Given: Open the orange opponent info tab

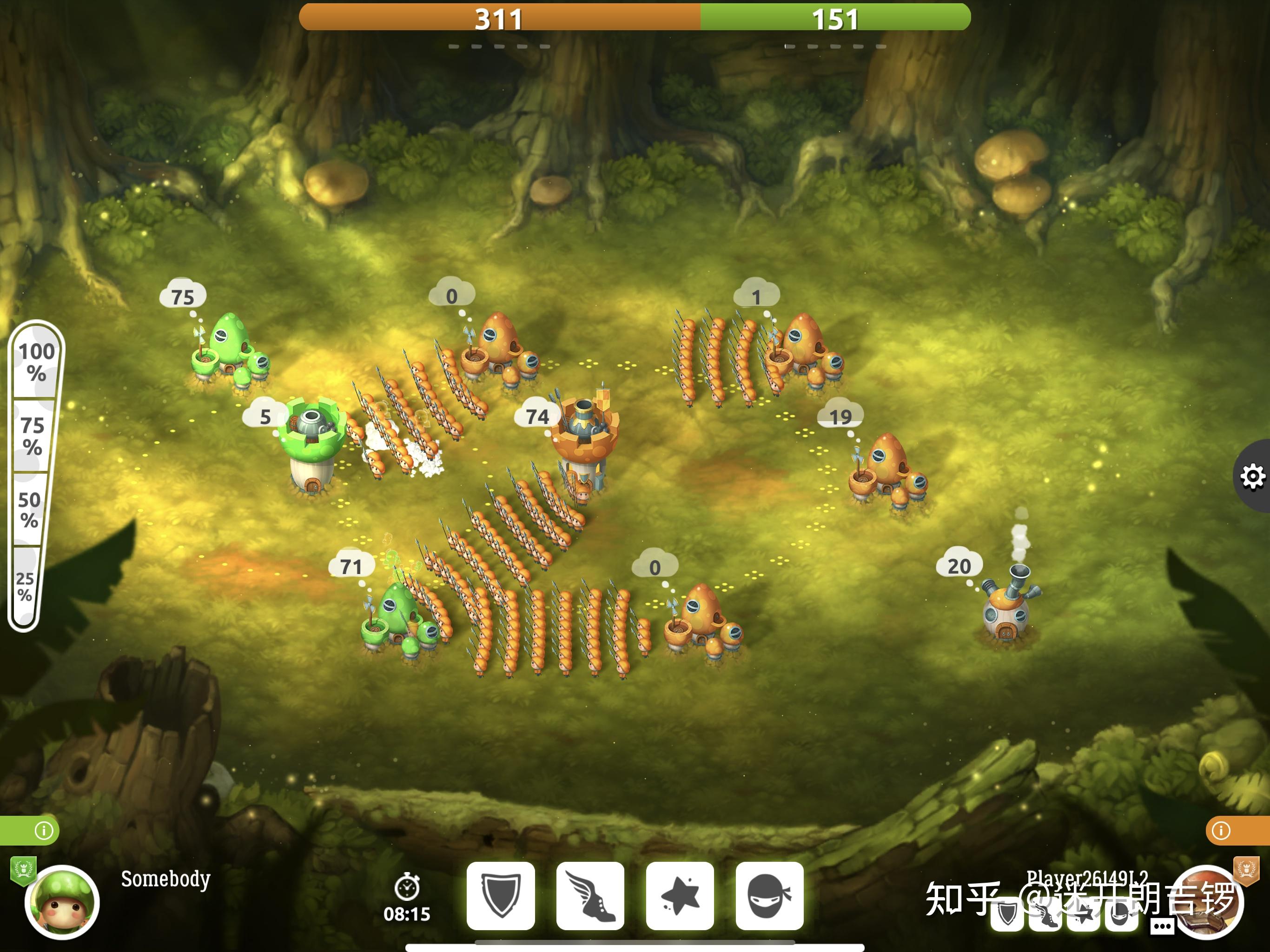Looking at the screenshot, I should tap(1221, 831).
